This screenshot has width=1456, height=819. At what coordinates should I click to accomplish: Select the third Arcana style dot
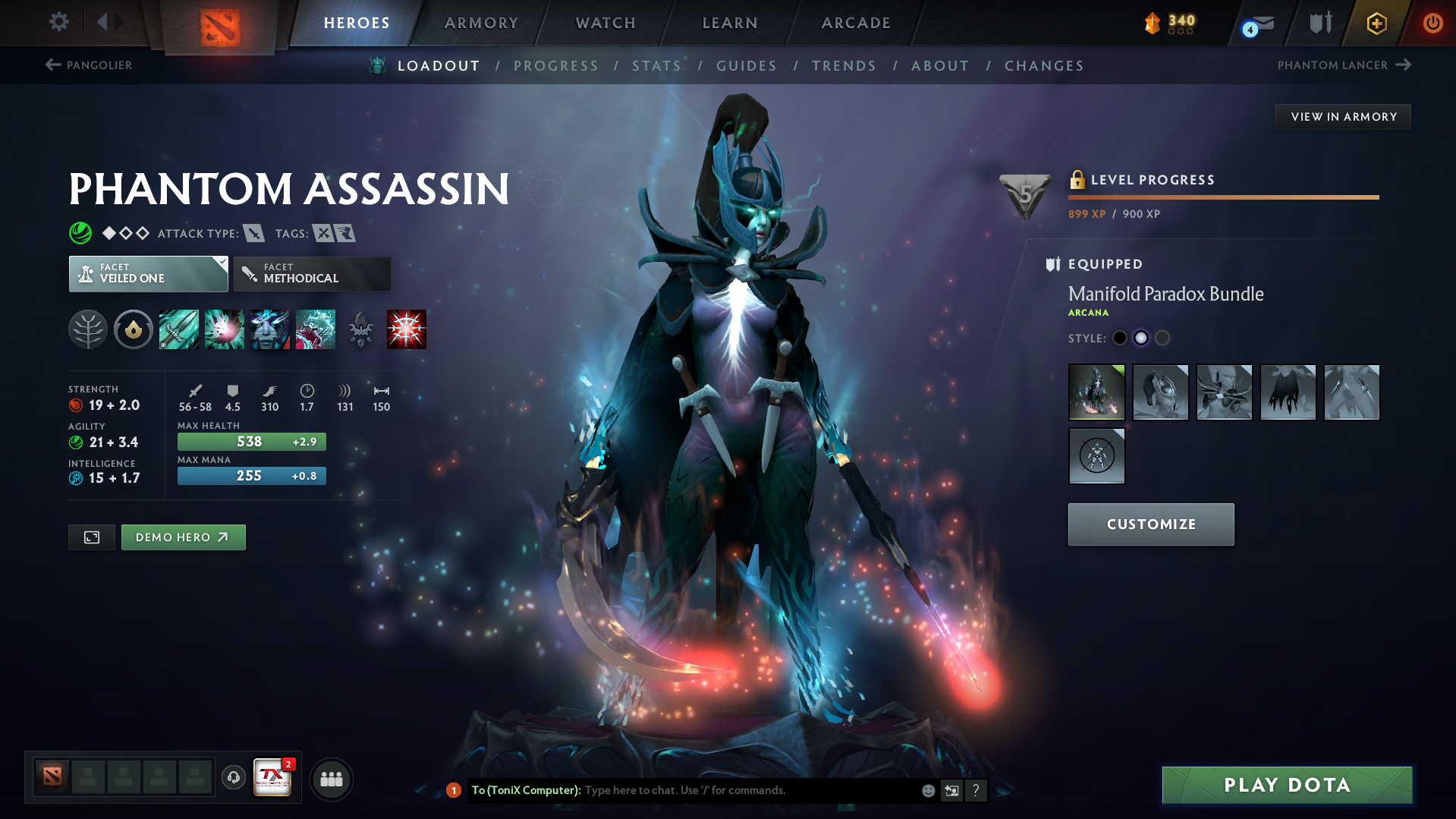pos(1162,338)
